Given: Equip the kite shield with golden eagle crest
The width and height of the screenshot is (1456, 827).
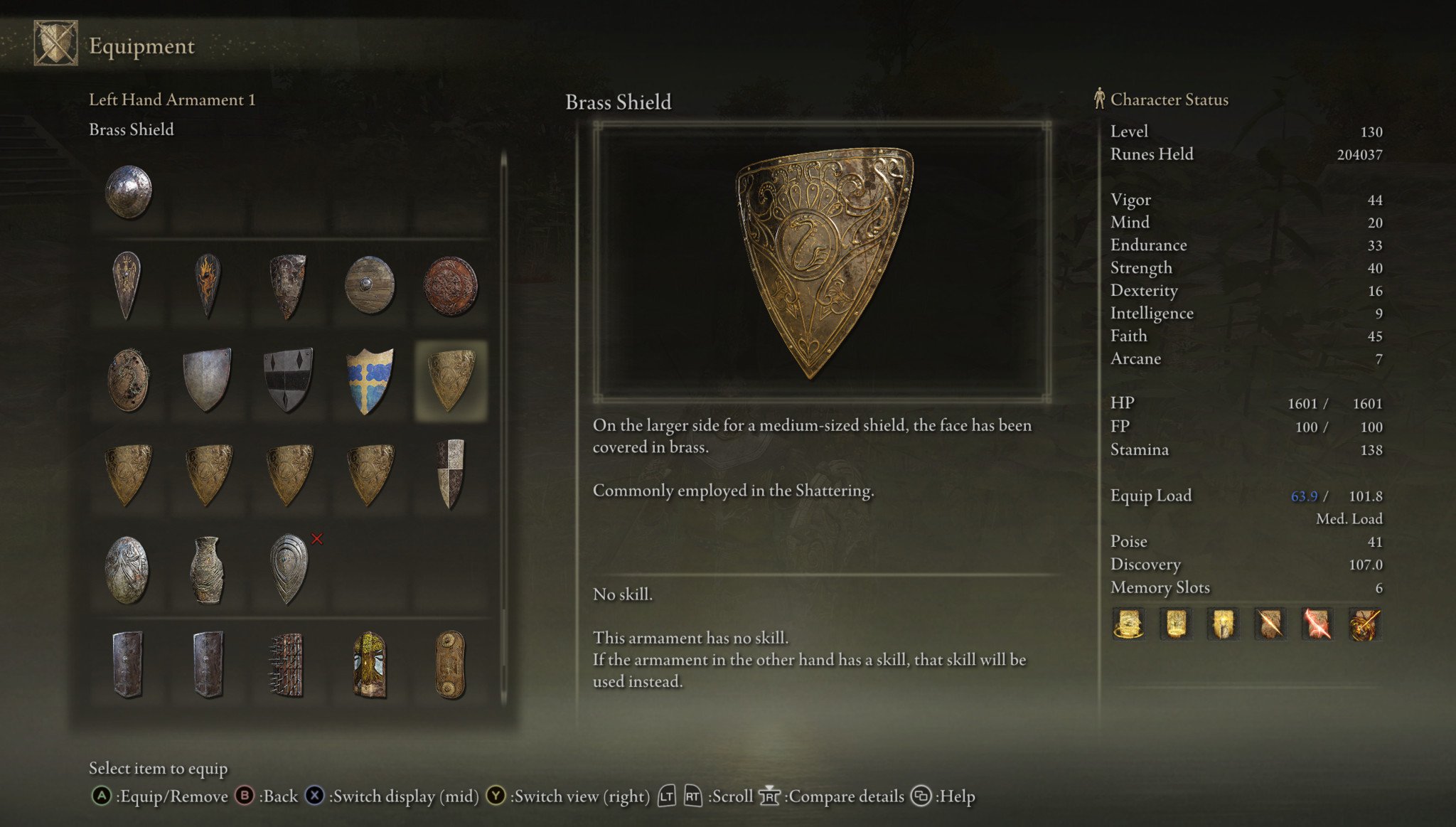Looking at the screenshot, I should tap(127, 285).
